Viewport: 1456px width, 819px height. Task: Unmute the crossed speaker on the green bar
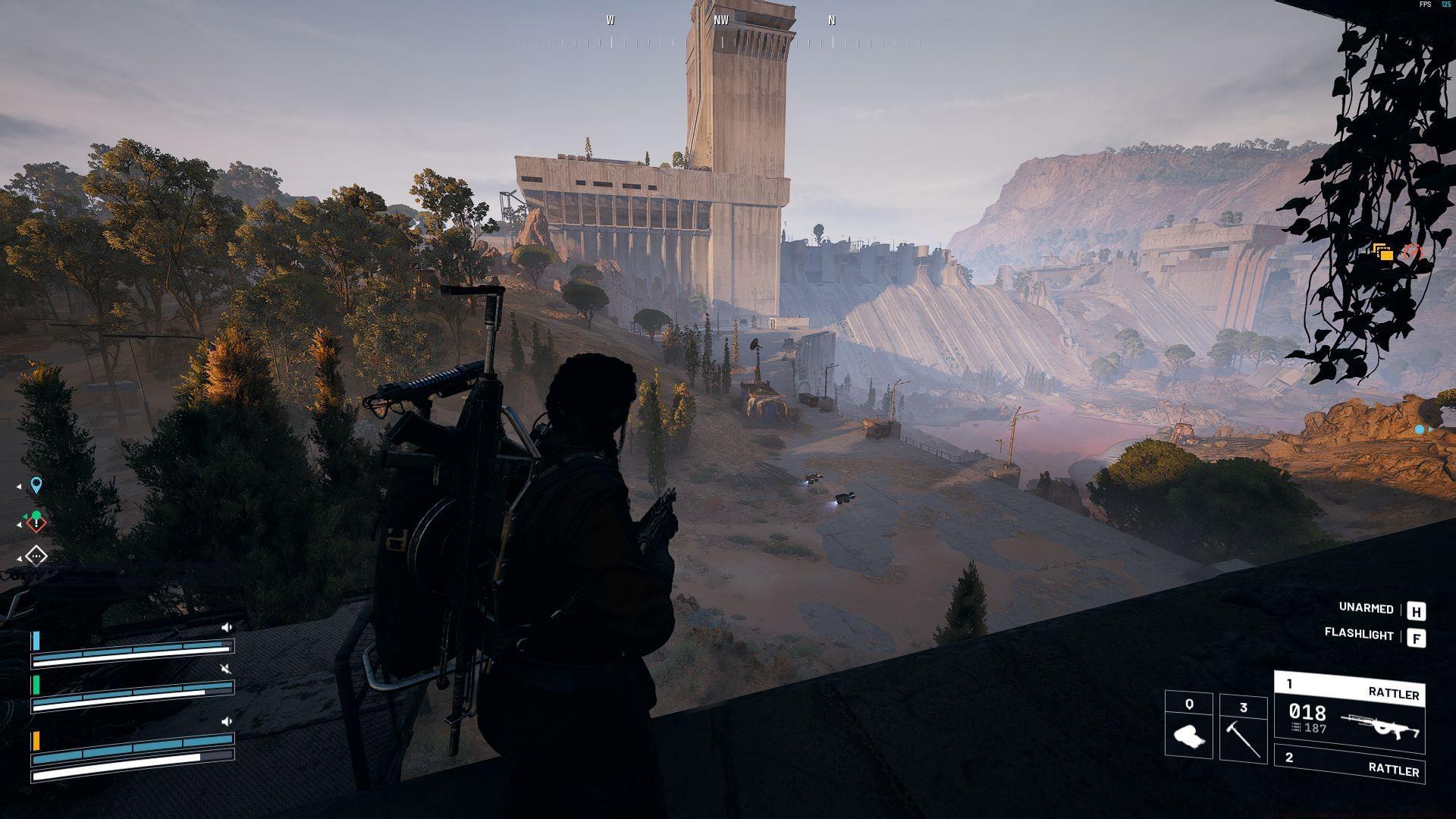pyautogui.click(x=224, y=670)
